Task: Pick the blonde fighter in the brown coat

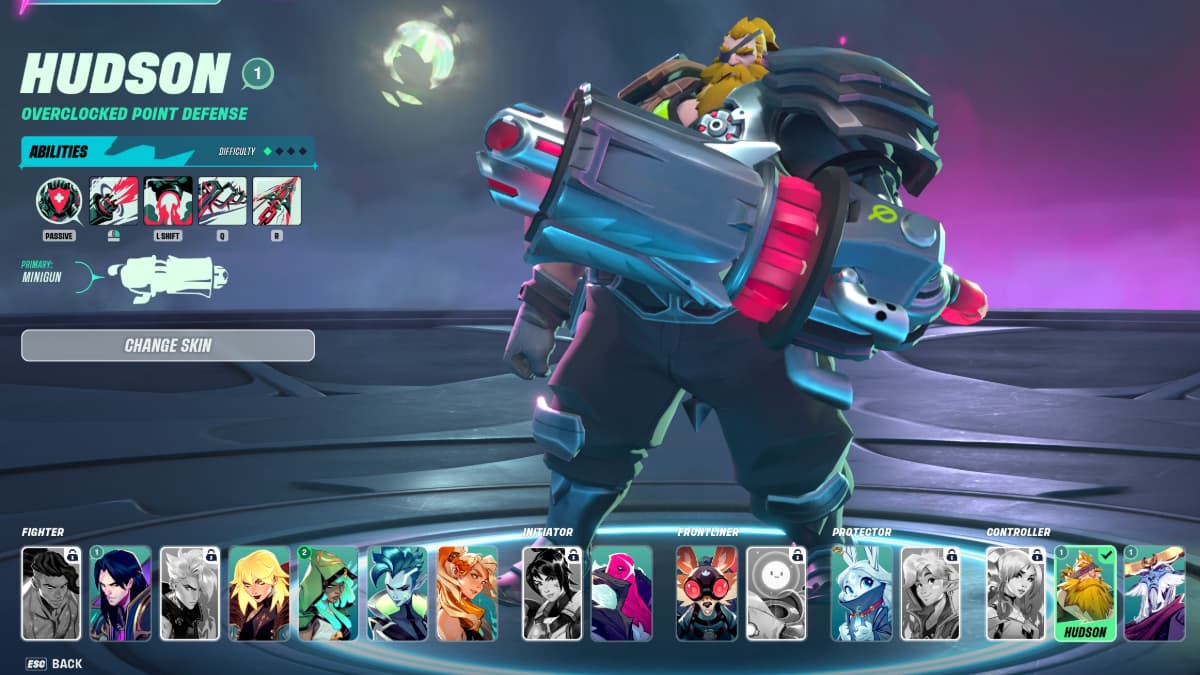Action: click(259, 593)
